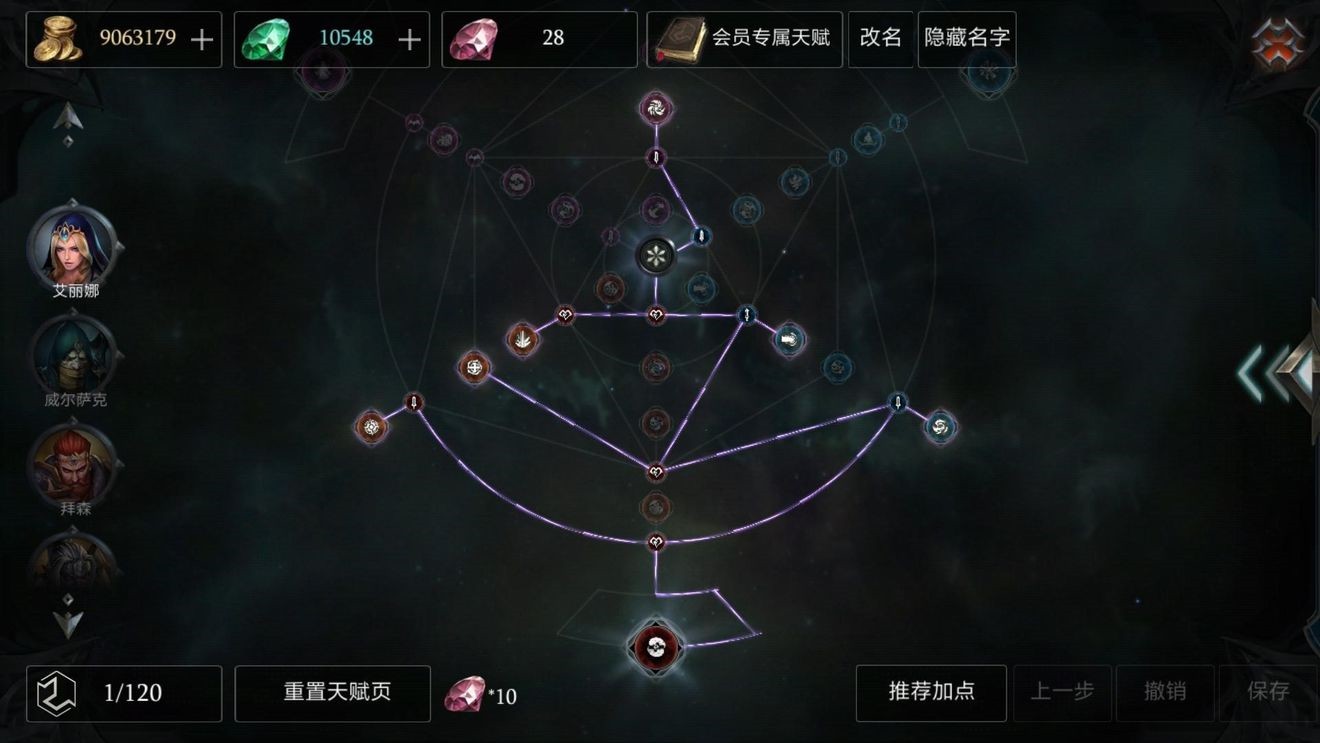Select the purple swirl talent node at tree top
The image size is (1320, 743).
tap(655, 110)
